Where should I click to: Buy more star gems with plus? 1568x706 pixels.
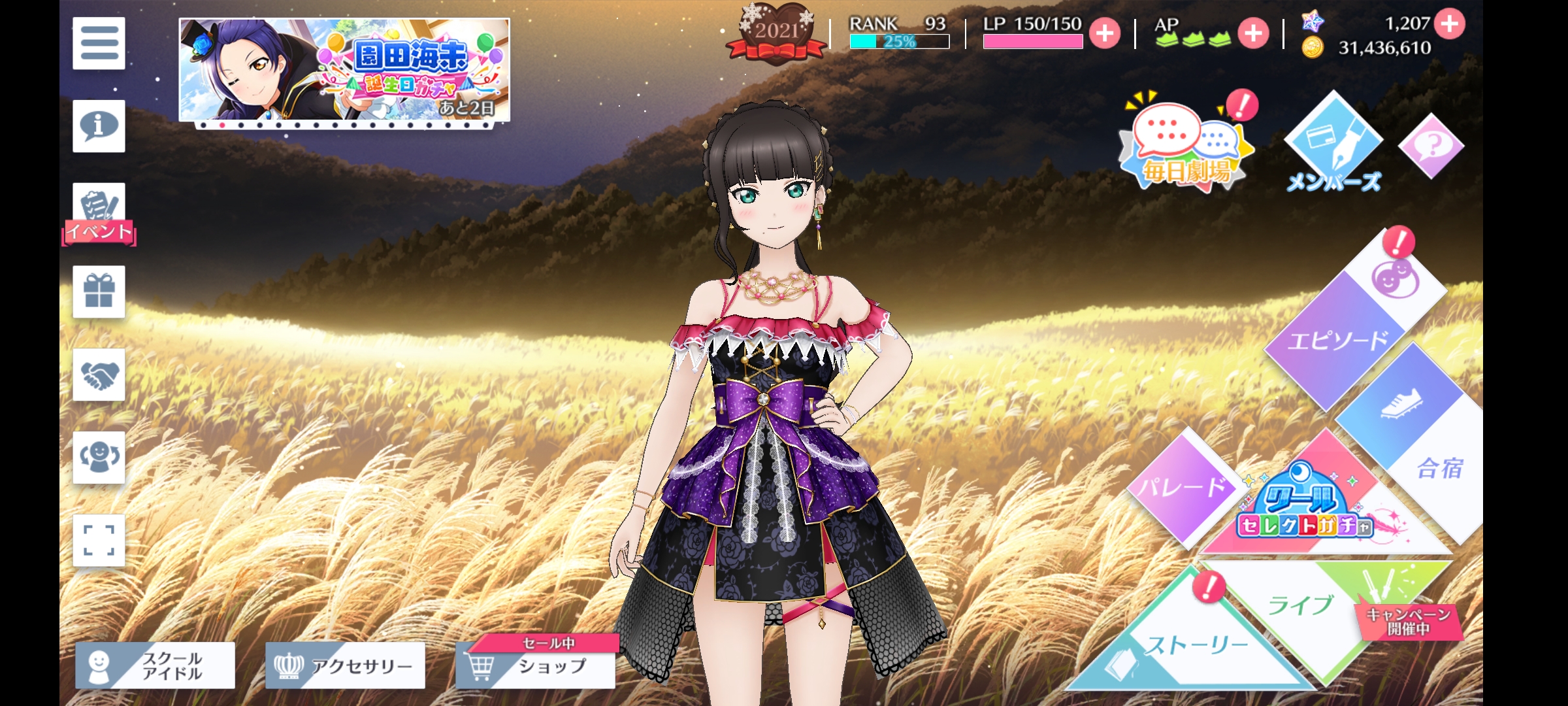coord(1450,24)
